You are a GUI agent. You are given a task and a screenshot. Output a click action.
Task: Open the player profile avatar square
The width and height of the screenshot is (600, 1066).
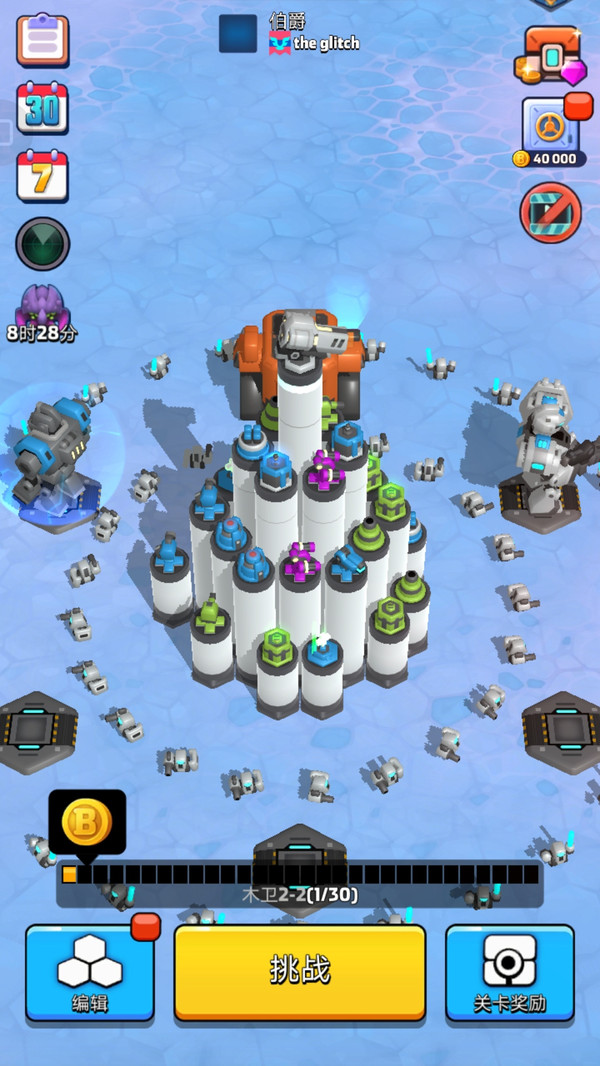click(x=238, y=33)
